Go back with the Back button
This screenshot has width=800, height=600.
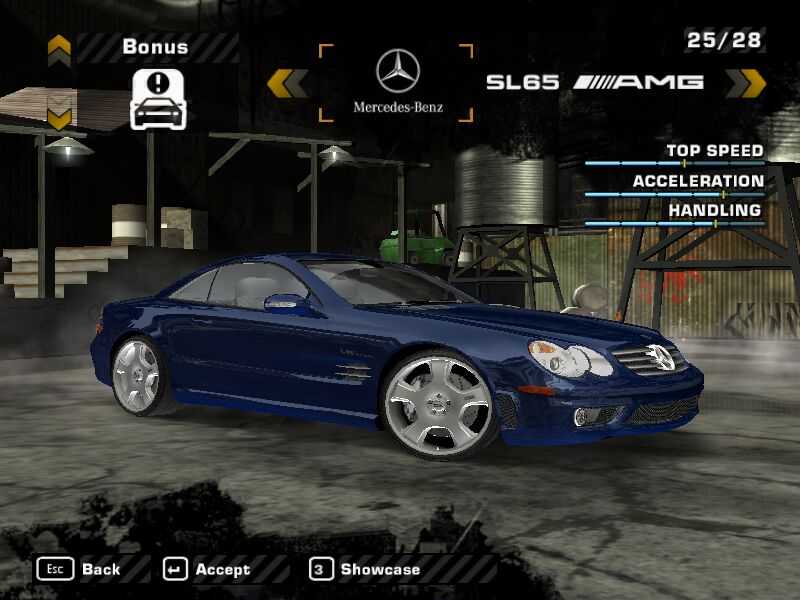(x=79, y=569)
